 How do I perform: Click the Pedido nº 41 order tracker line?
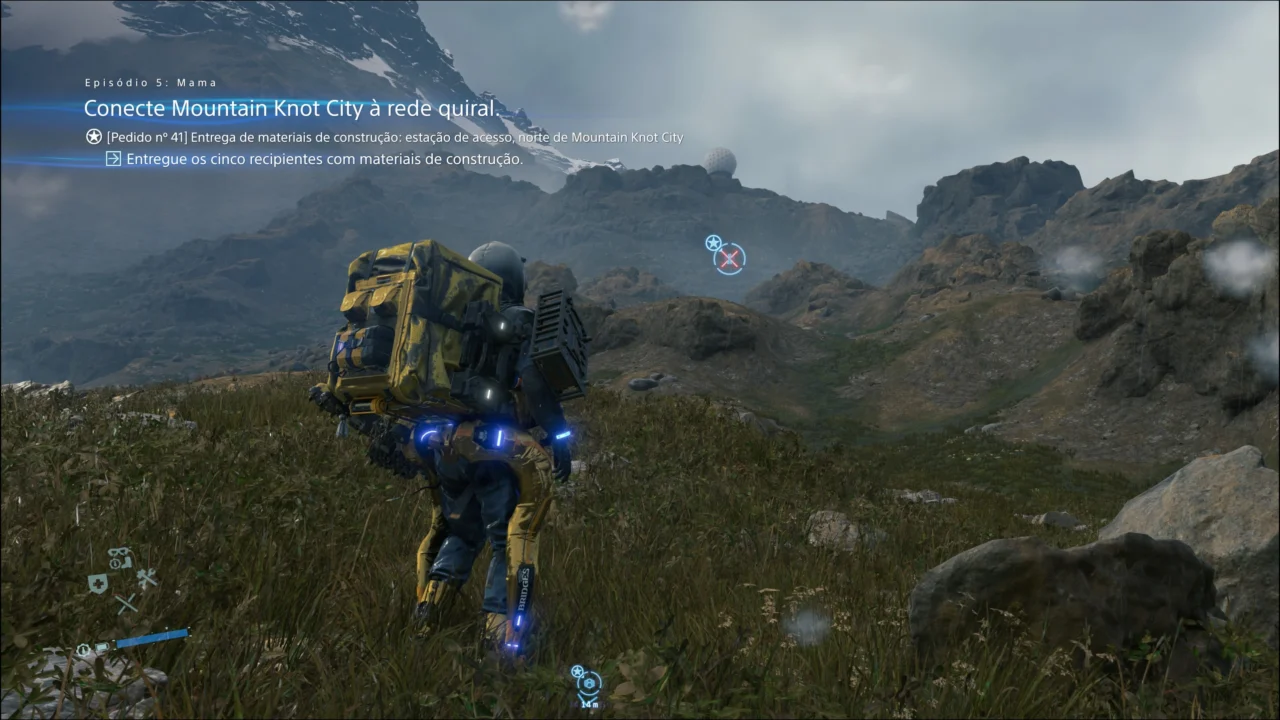point(394,137)
